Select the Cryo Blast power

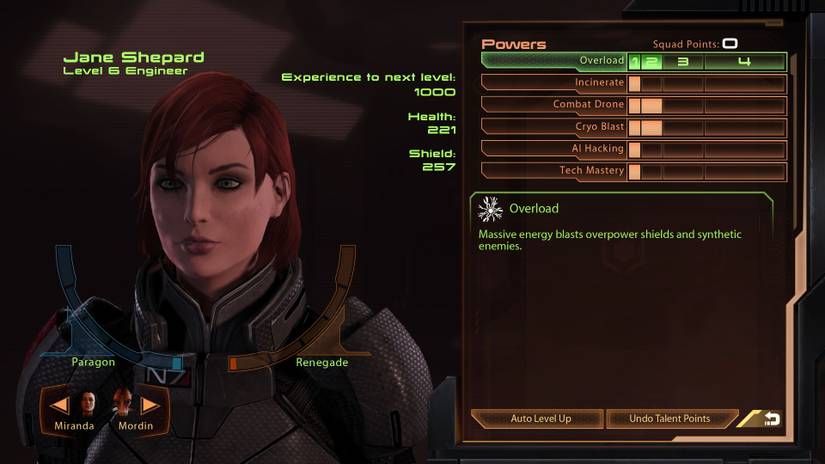[554, 127]
